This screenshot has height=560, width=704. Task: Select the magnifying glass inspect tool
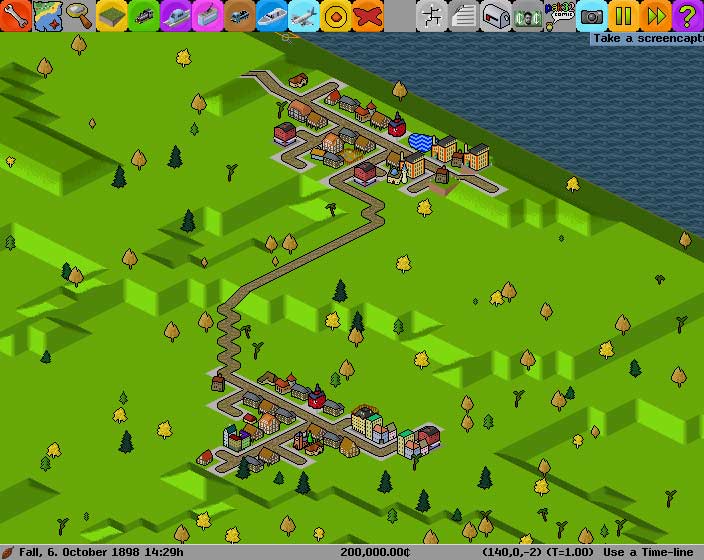coord(79,15)
